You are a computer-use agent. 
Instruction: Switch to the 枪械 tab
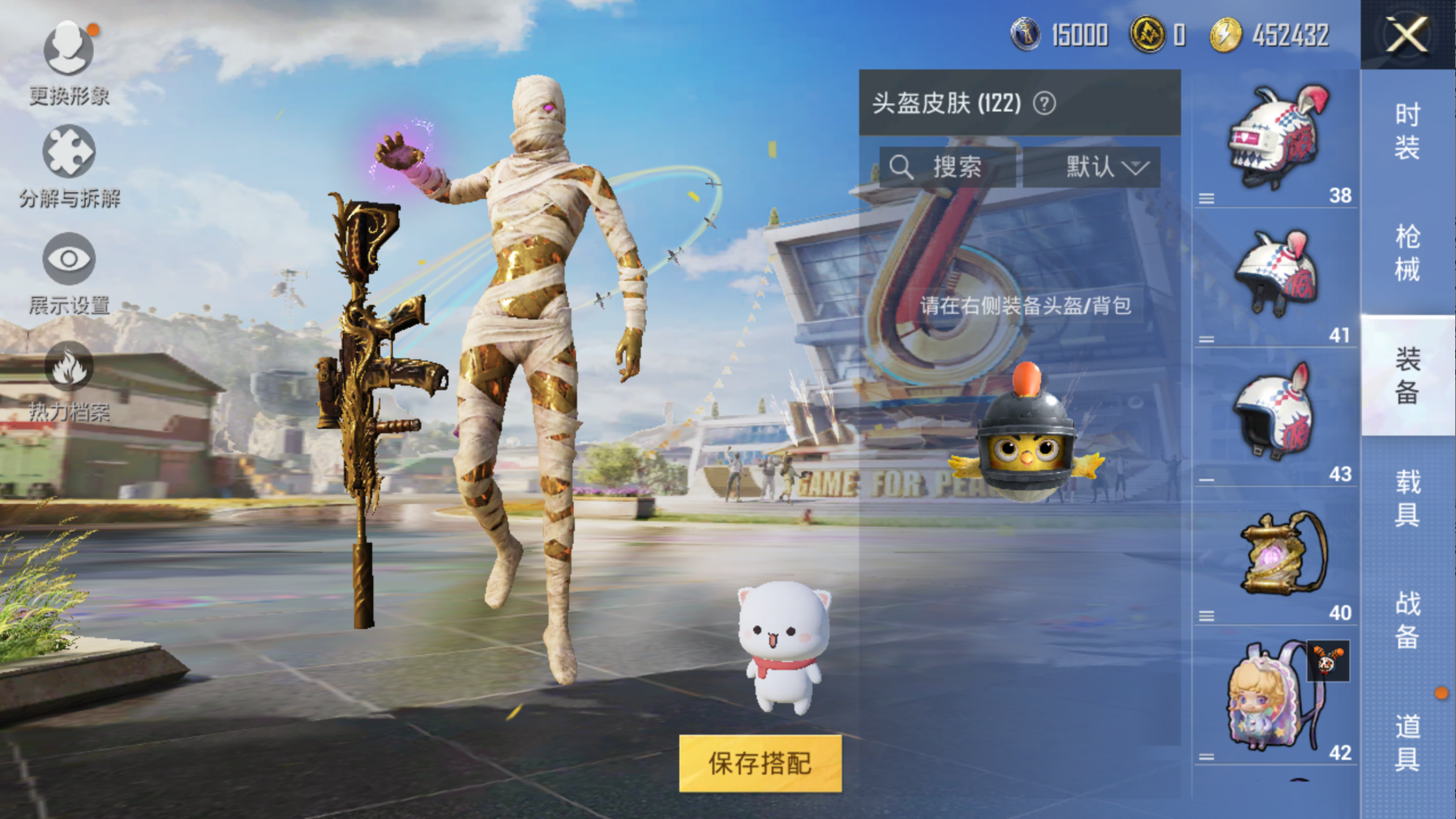1407,253
